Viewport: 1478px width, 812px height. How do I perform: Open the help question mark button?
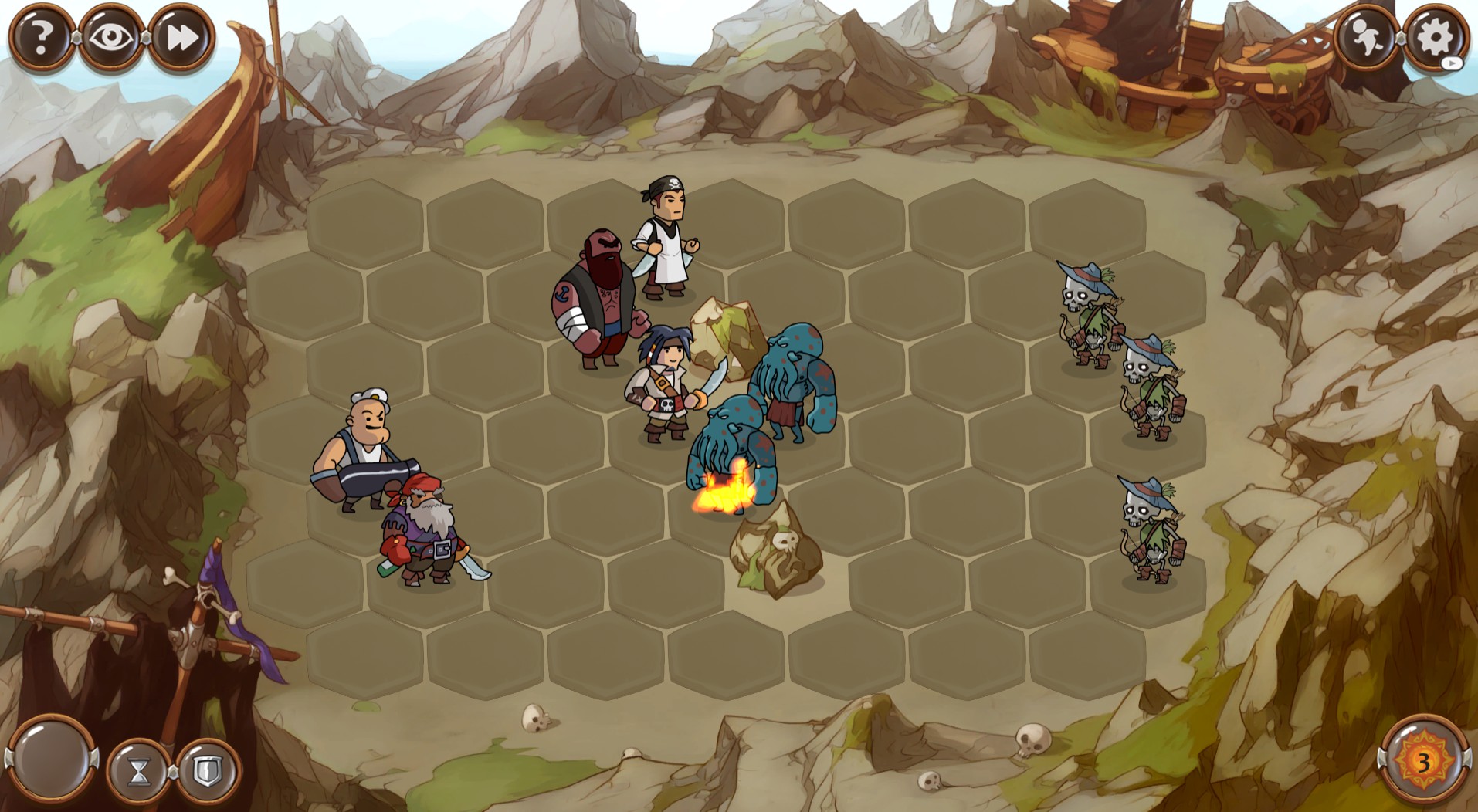click(42, 37)
